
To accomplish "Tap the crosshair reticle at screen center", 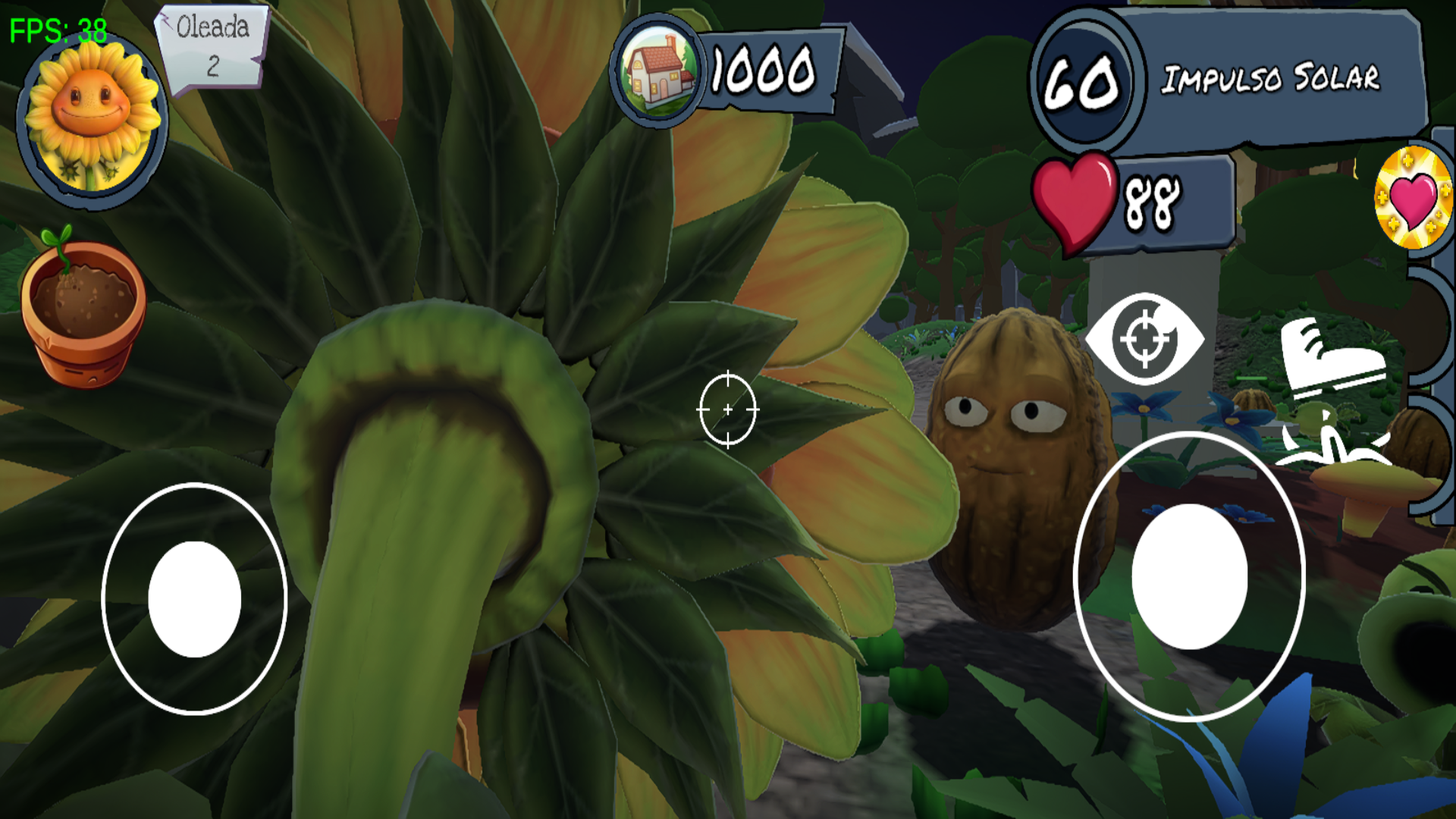I will point(727,409).
